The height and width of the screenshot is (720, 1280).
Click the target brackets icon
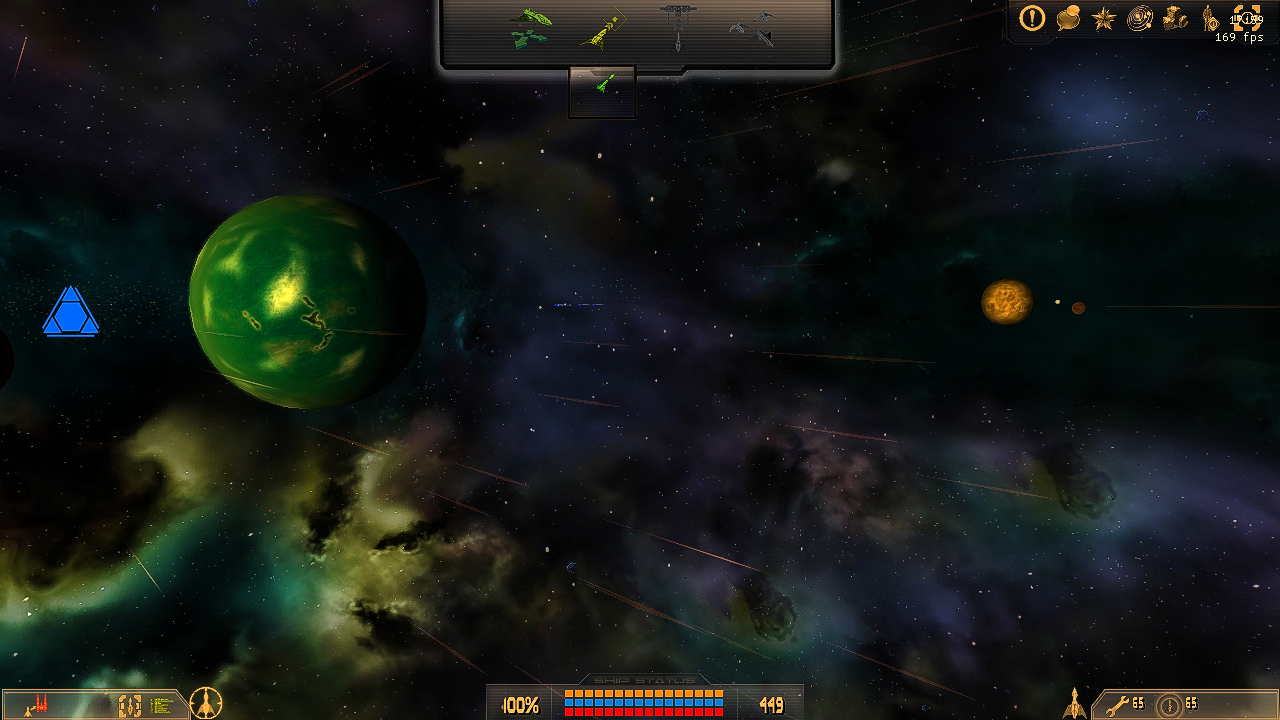click(1246, 17)
